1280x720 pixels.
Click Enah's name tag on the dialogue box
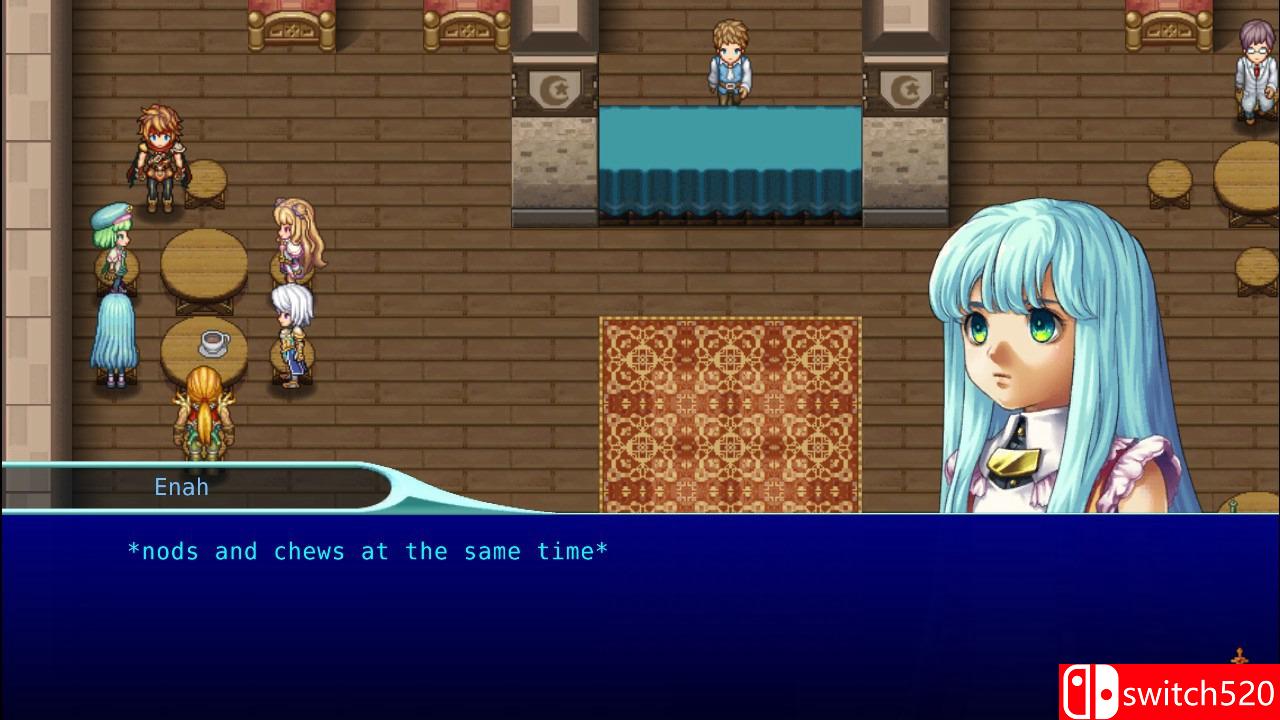coord(181,487)
